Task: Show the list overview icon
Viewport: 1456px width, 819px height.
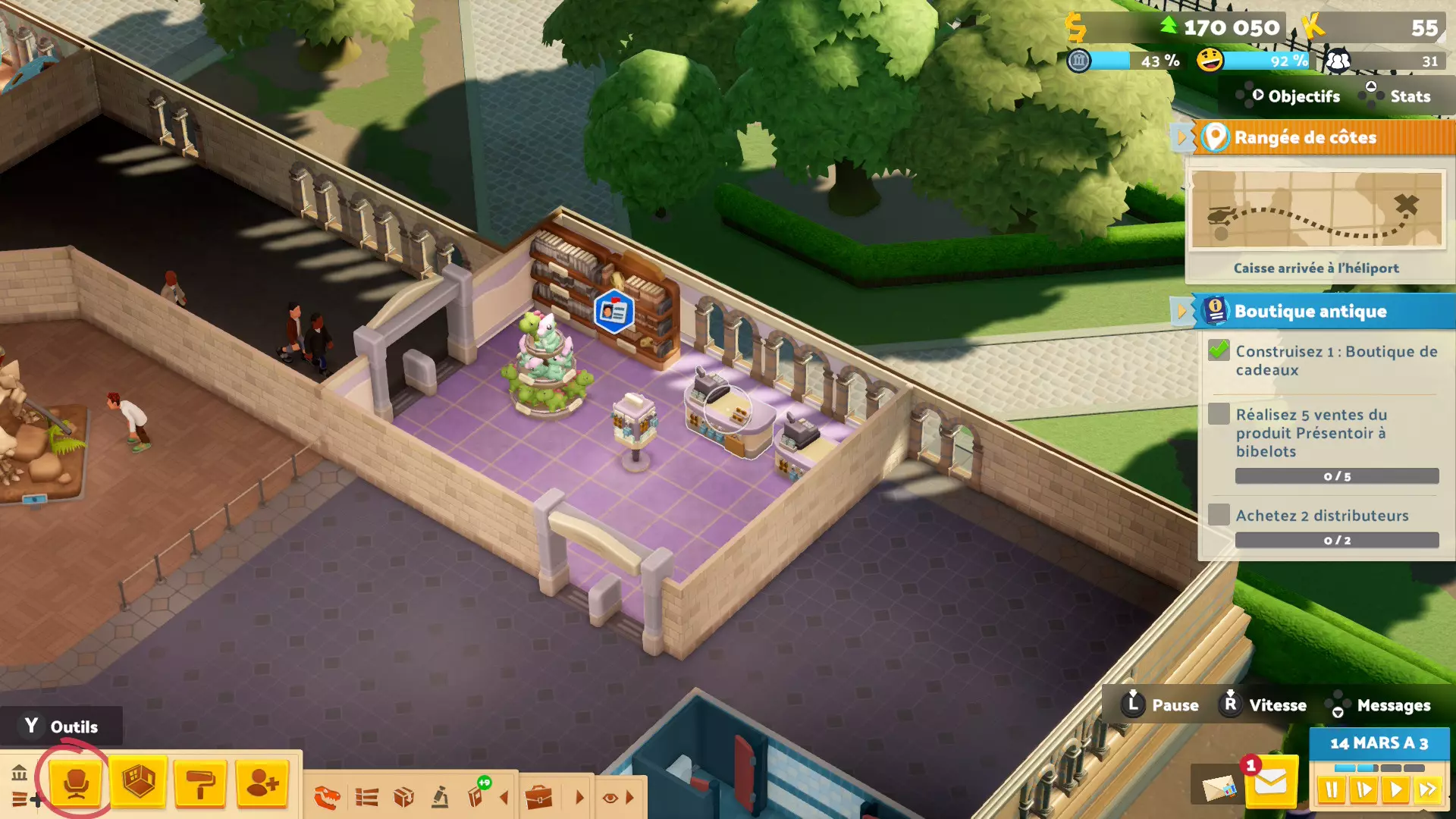Action: (x=367, y=798)
